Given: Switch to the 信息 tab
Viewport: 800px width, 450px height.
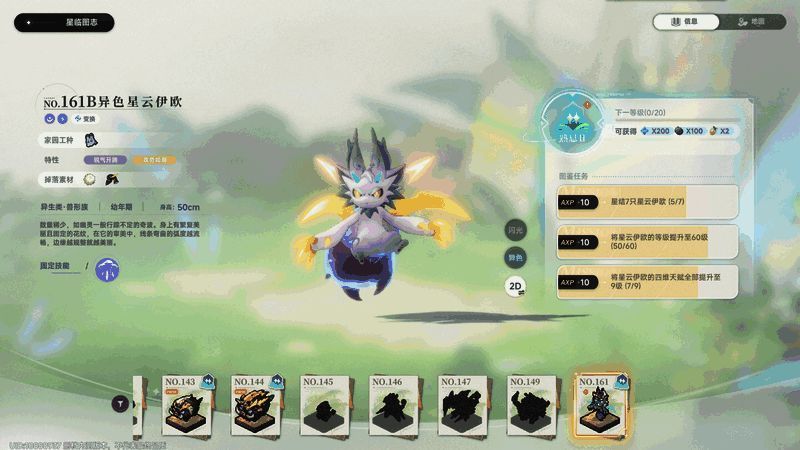Looking at the screenshot, I should (686, 22).
